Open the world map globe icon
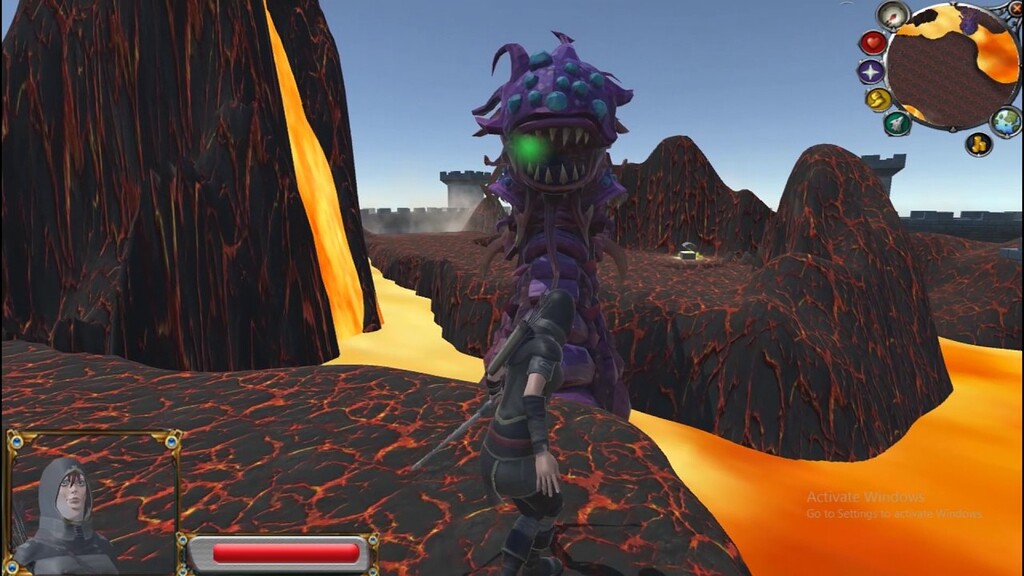This screenshot has height=576, width=1024. point(1005,122)
